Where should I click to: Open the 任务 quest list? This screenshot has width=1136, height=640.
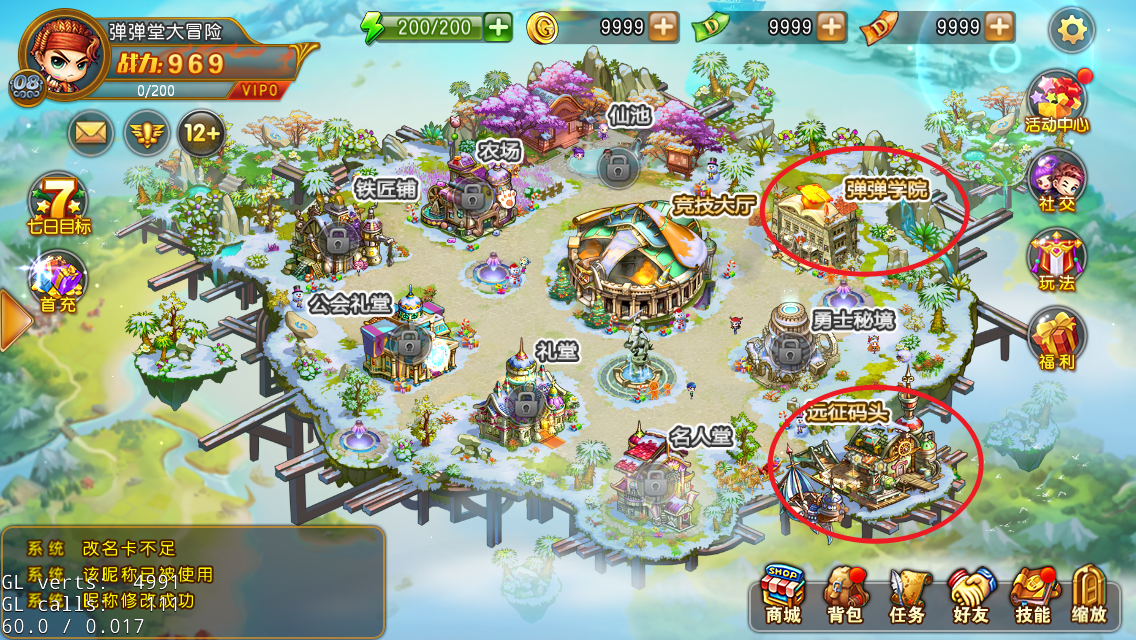907,596
